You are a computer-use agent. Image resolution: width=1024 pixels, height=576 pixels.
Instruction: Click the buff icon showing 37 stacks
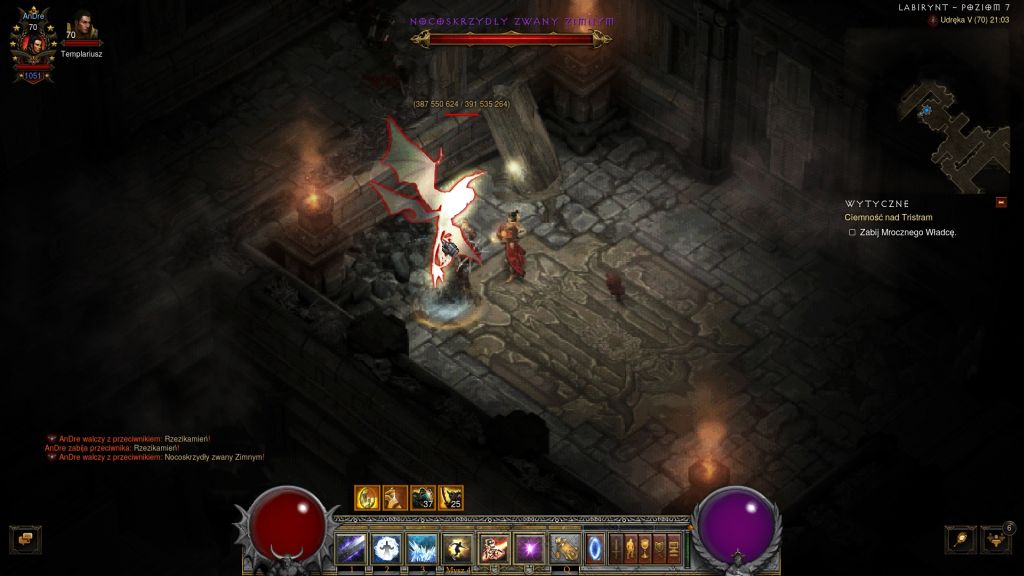[x=423, y=496]
